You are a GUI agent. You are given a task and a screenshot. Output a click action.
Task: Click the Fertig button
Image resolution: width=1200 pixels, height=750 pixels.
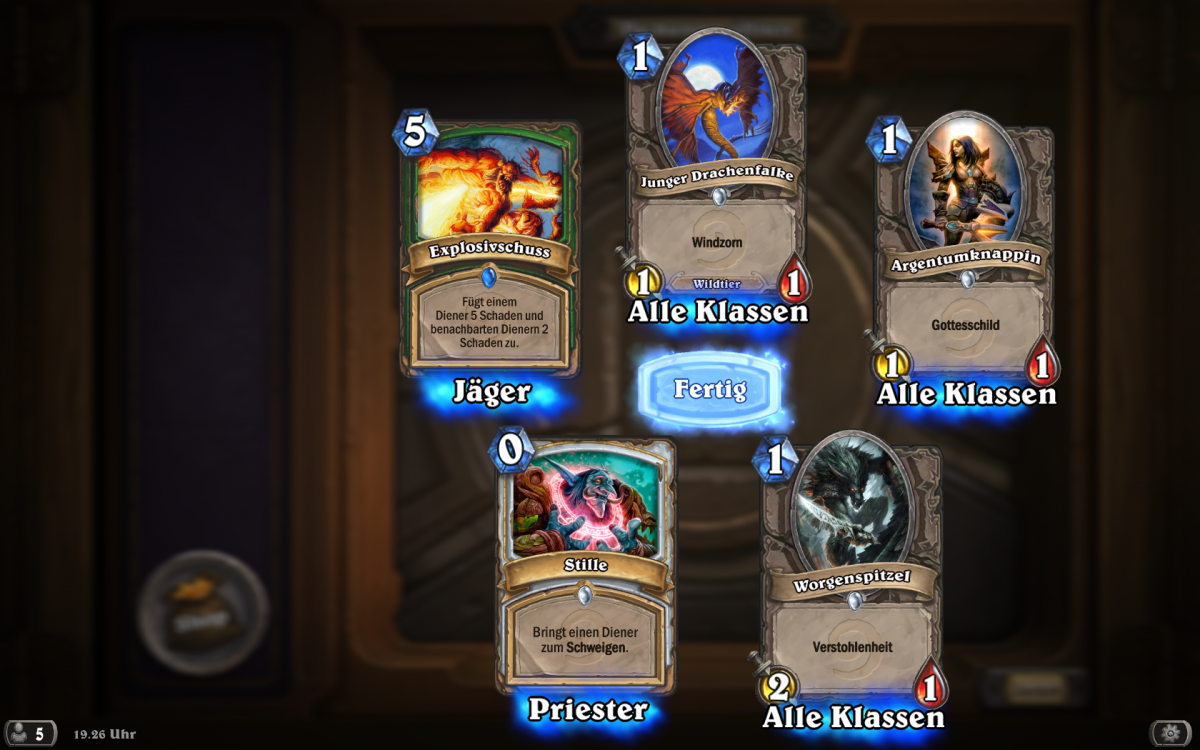click(710, 389)
